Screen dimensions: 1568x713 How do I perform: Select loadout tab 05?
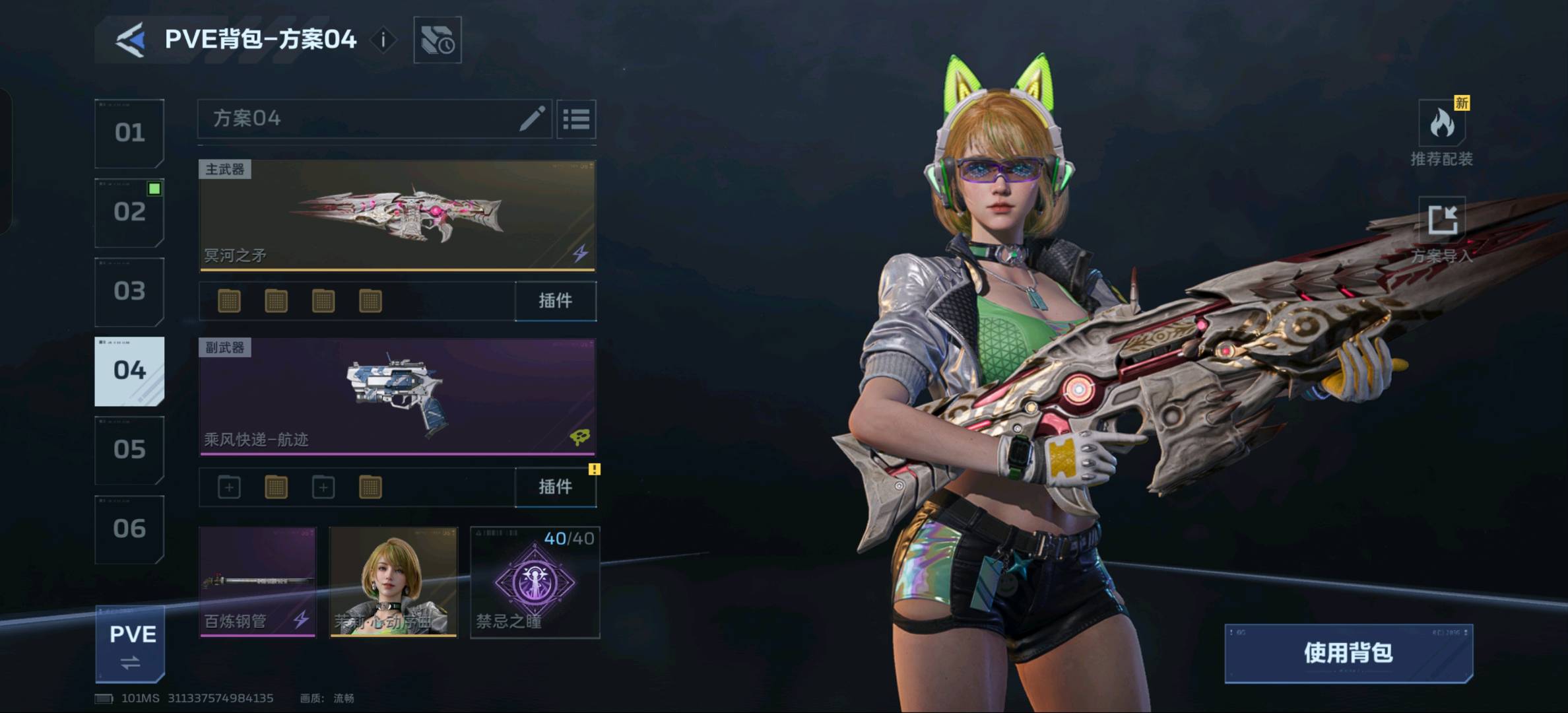click(x=129, y=450)
